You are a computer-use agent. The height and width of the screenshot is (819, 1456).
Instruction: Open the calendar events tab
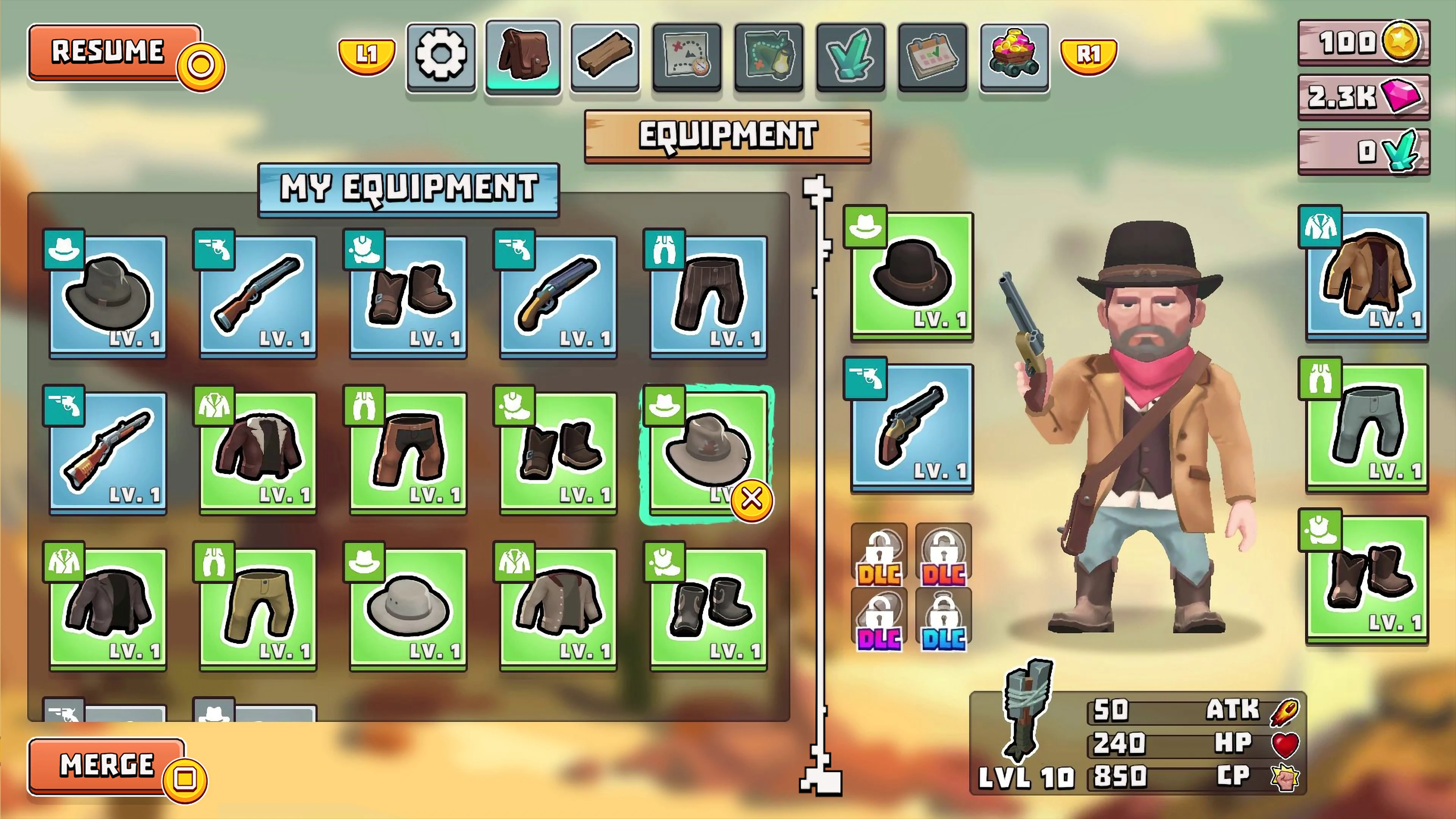pyautogui.click(x=932, y=55)
